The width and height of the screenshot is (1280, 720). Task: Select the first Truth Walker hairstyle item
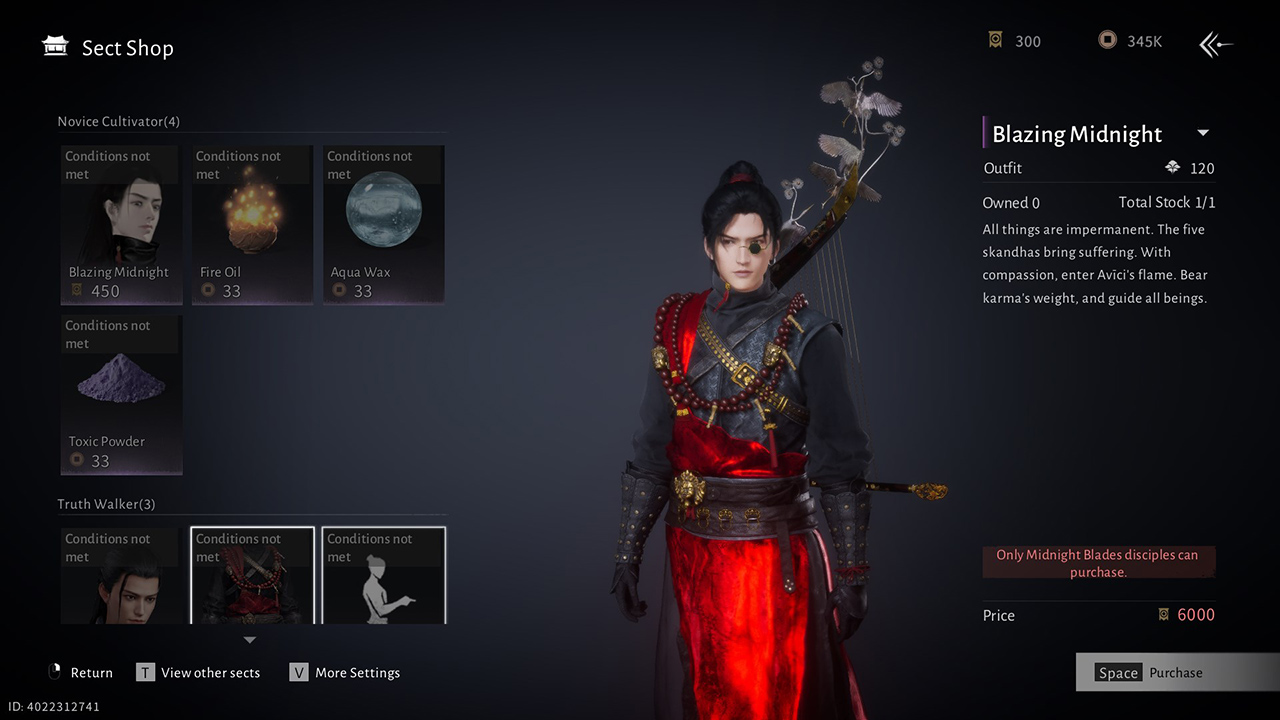121,577
